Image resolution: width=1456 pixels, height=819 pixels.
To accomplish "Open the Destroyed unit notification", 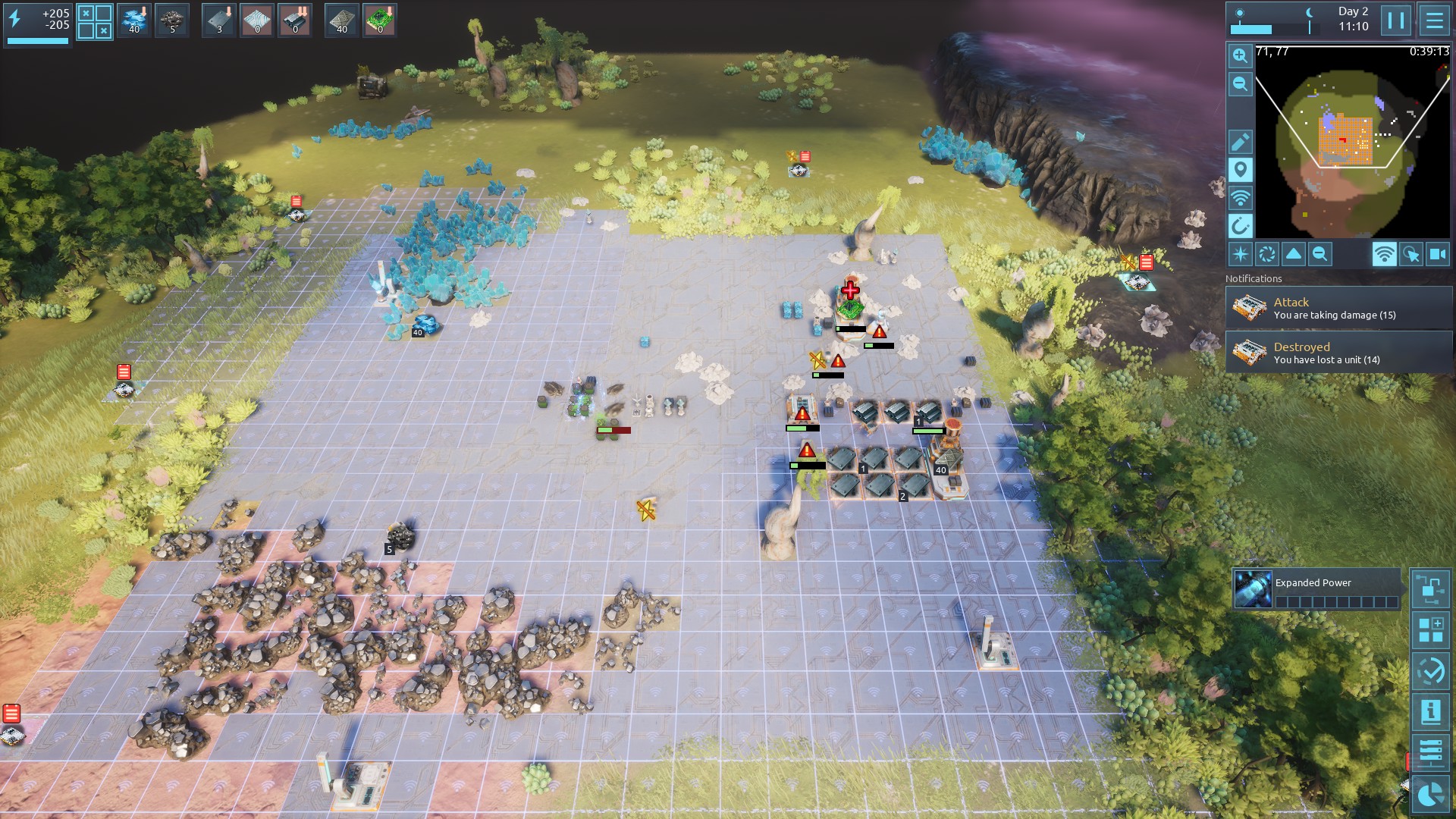I will pos(1338,353).
